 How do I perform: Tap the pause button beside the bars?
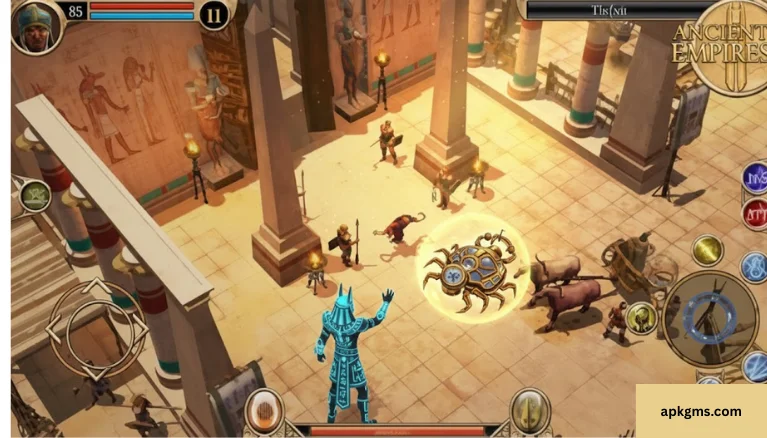(x=212, y=14)
